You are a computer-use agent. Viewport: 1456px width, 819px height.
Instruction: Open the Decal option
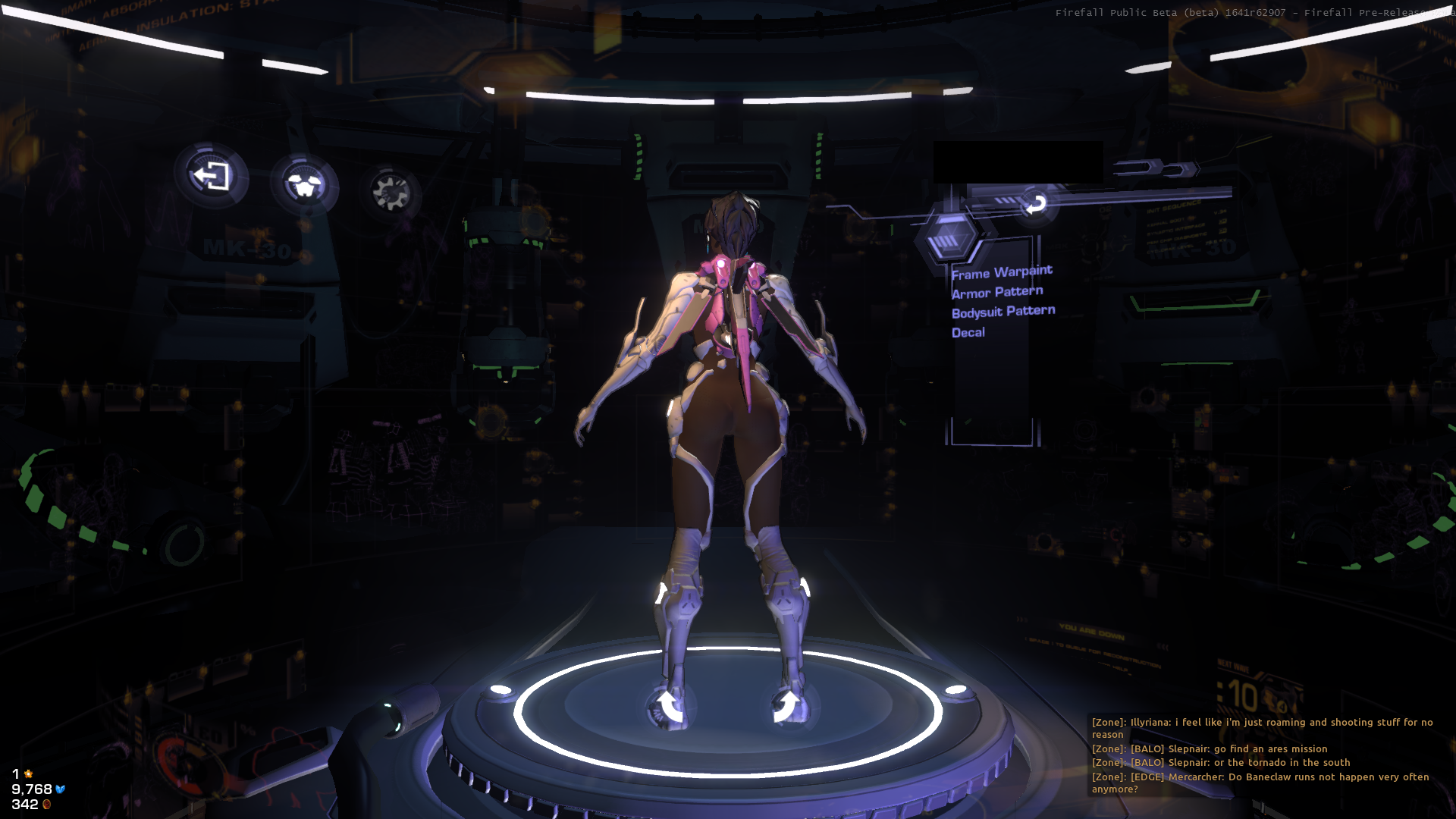[968, 332]
